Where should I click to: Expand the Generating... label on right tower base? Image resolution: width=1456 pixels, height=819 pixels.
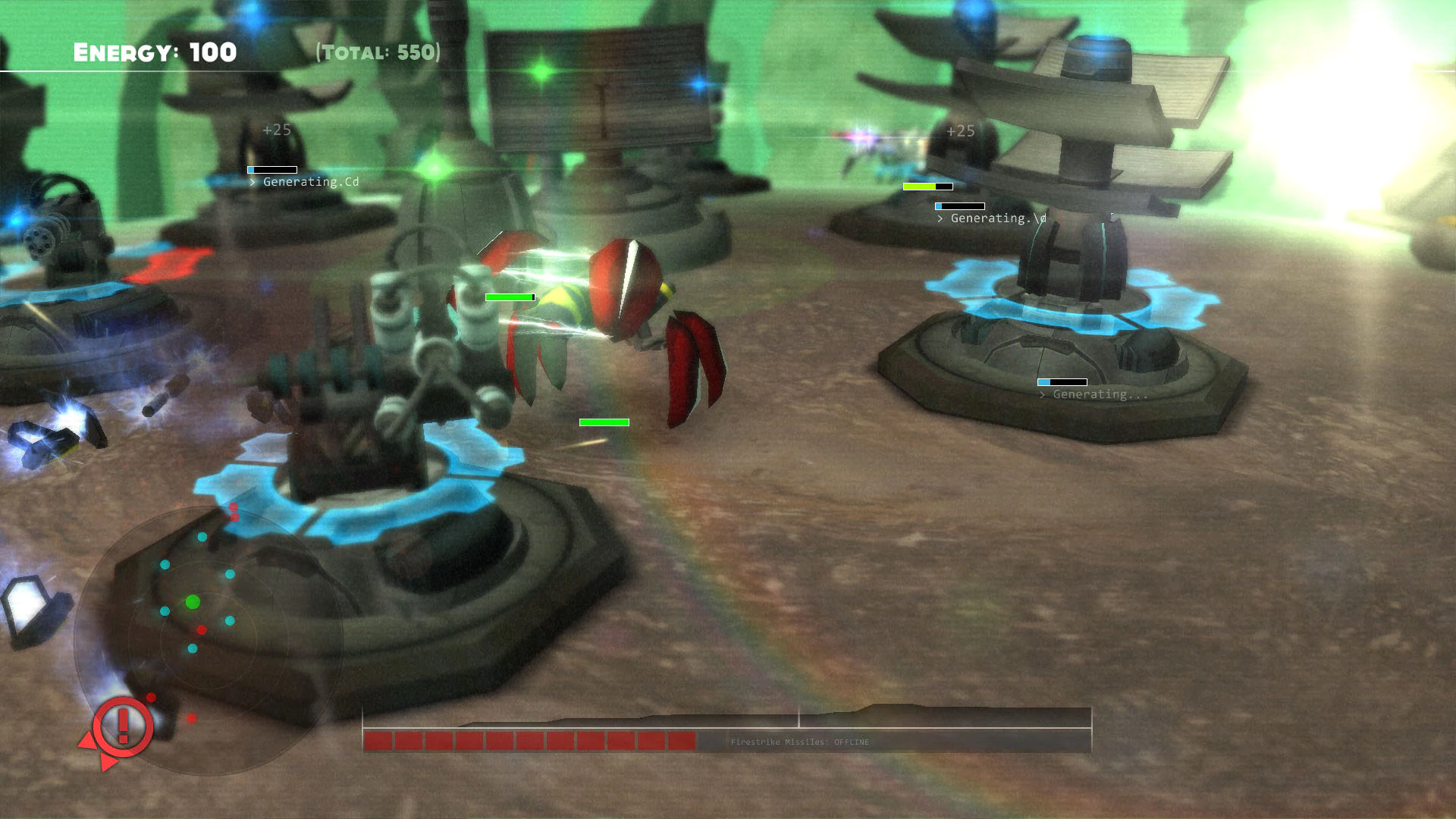pyautogui.click(x=1093, y=394)
